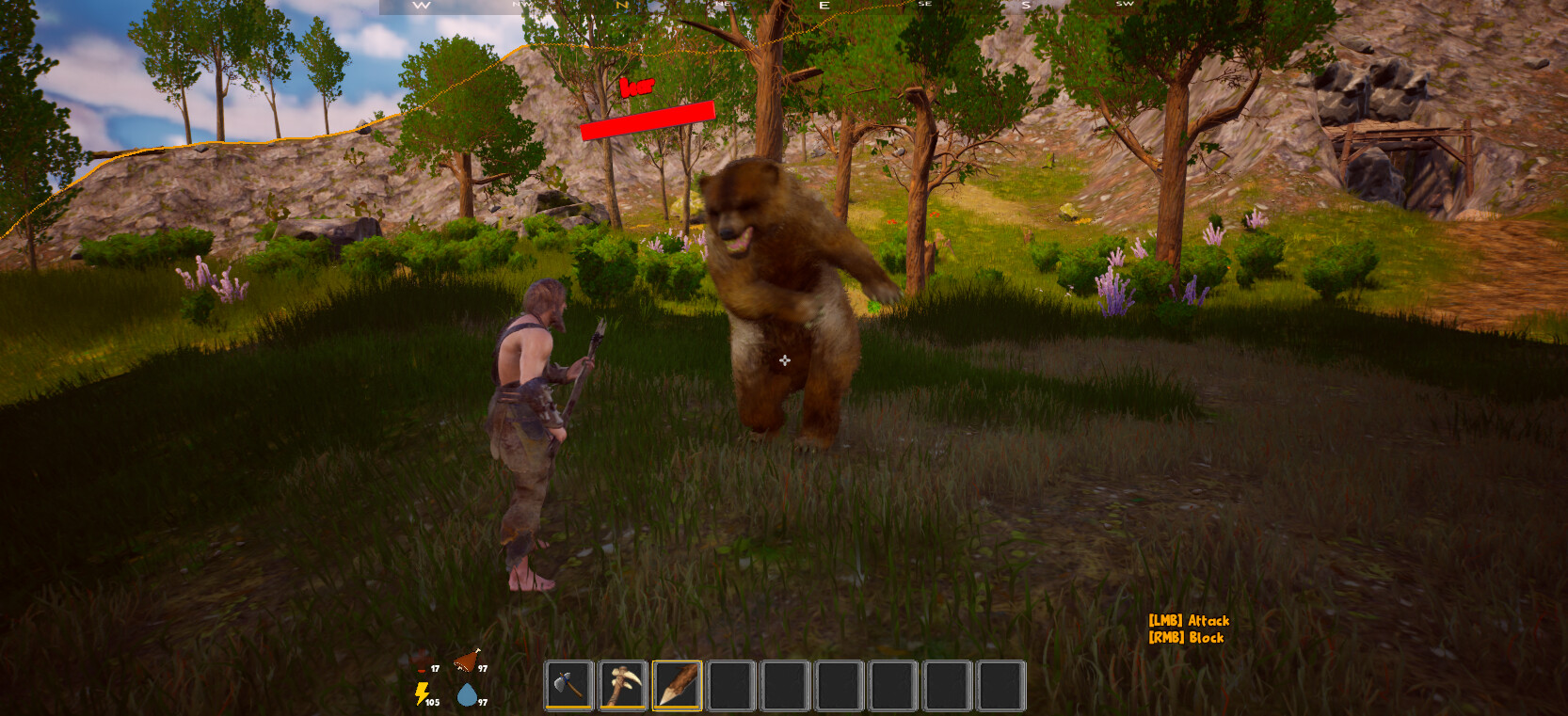Click the meat leg hunger icon
The image size is (1568, 716).
(465, 660)
